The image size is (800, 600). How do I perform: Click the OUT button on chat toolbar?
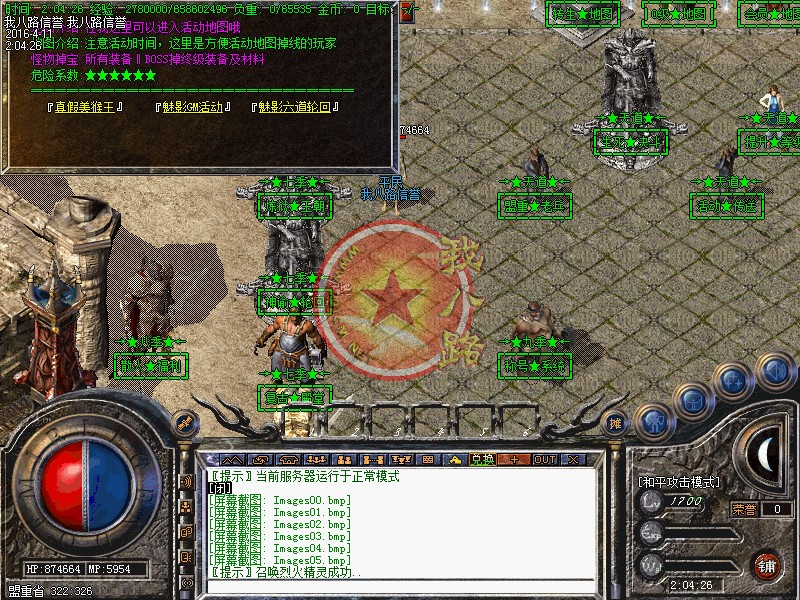(544, 459)
